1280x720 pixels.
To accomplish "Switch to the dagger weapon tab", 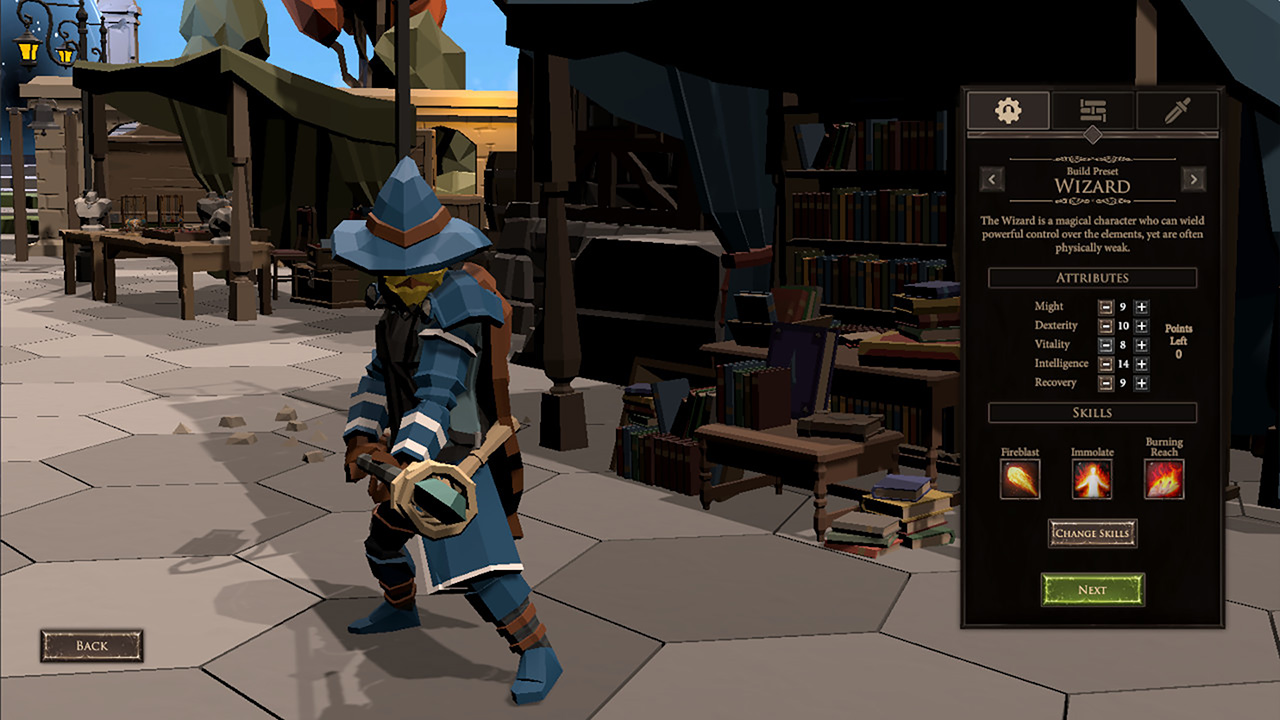I will [1178, 110].
